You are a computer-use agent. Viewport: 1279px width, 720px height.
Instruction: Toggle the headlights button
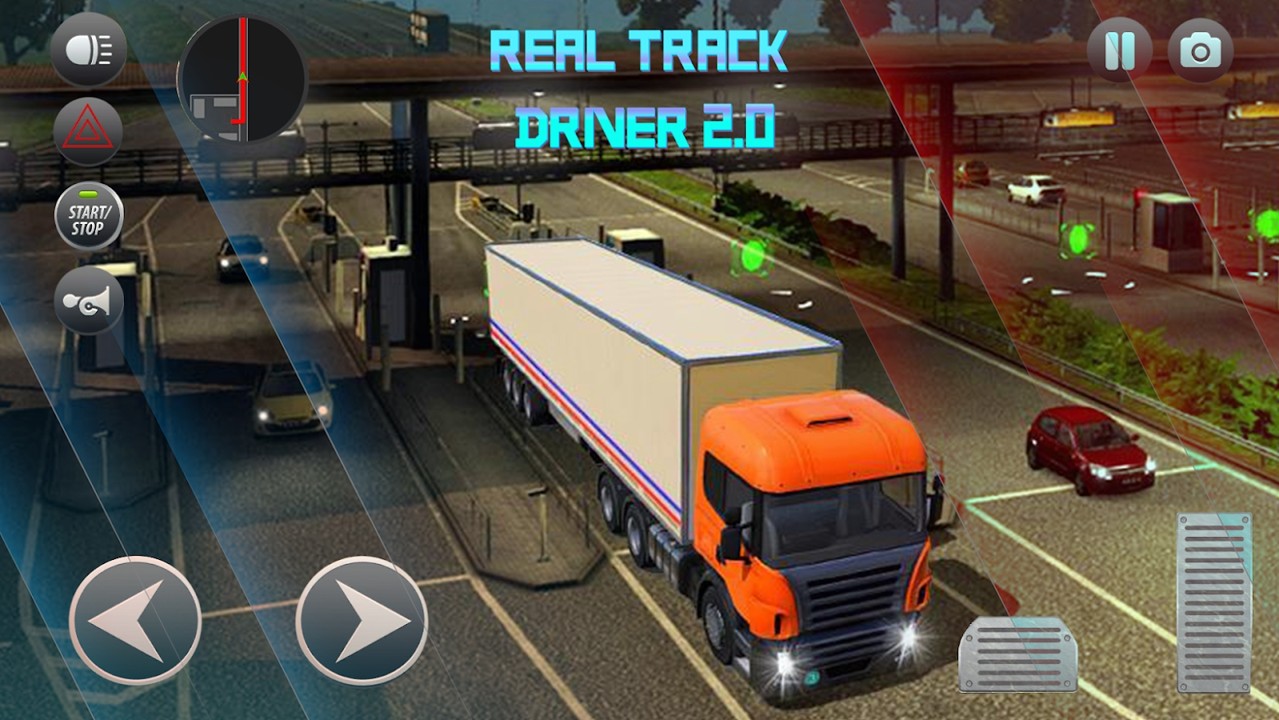[88, 50]
